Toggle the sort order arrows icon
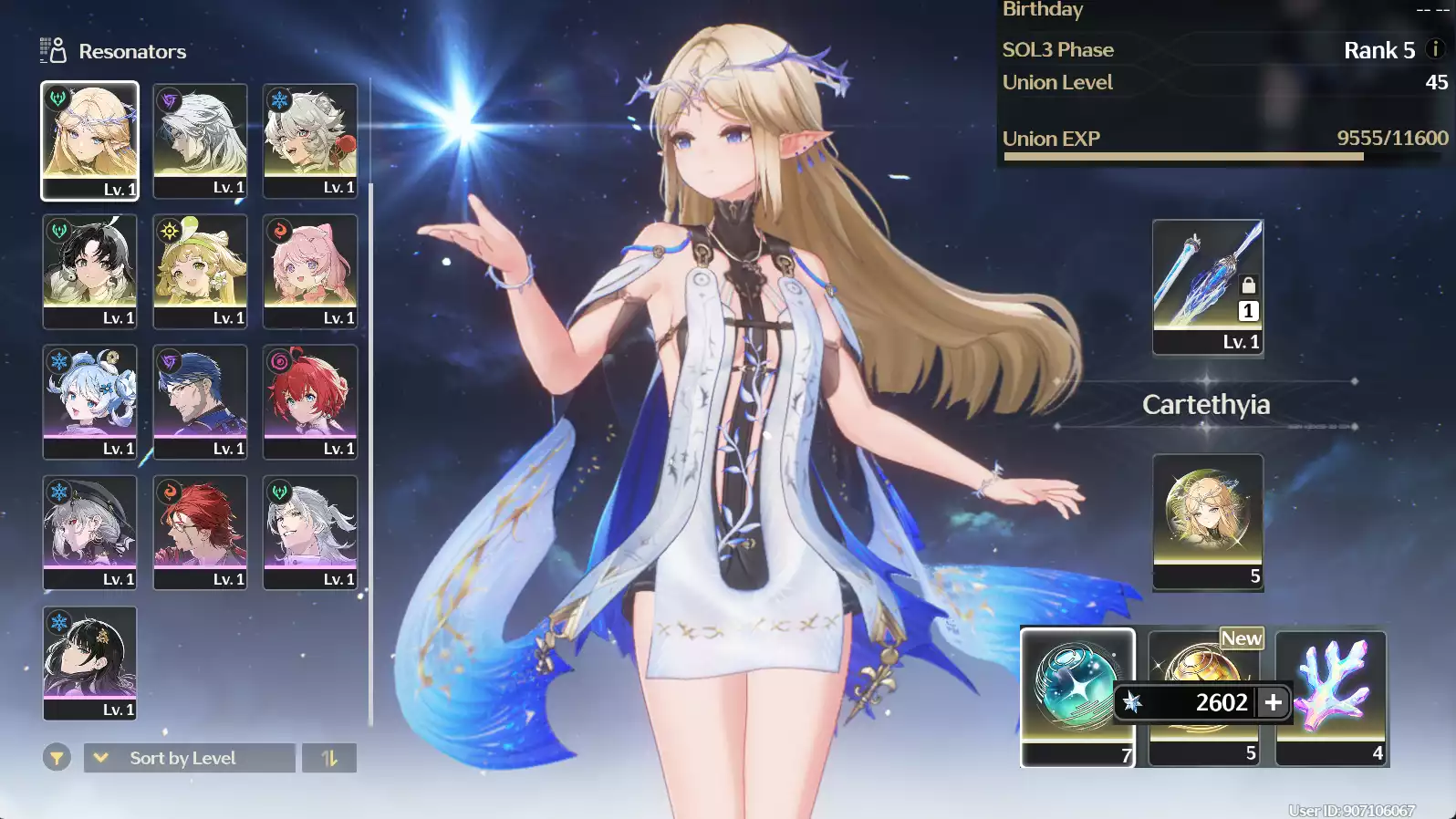 (329, 757)
